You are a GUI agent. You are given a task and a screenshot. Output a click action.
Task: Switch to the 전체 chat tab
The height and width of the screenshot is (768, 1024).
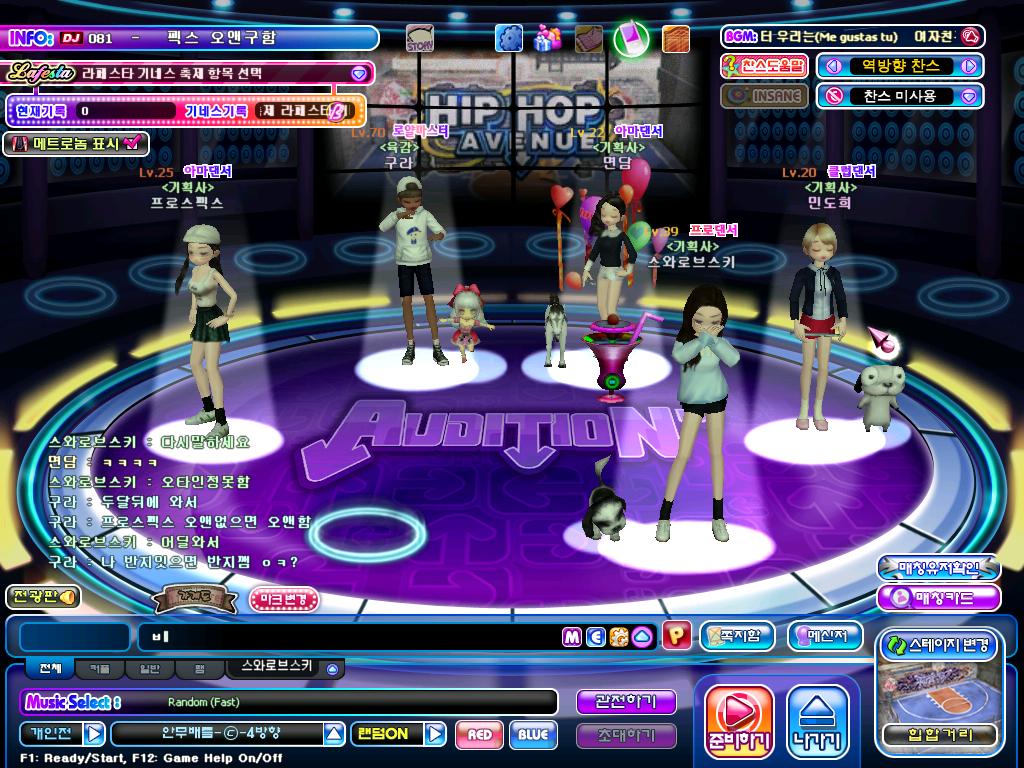click(x=50, y=668)
